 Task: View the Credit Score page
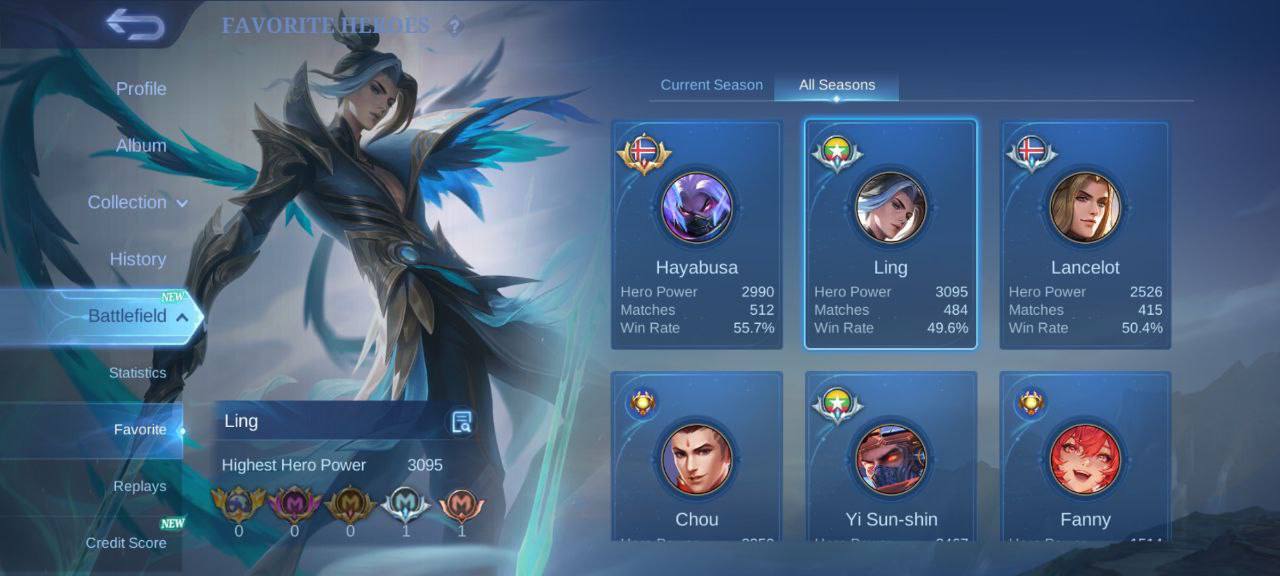point(126,543)
